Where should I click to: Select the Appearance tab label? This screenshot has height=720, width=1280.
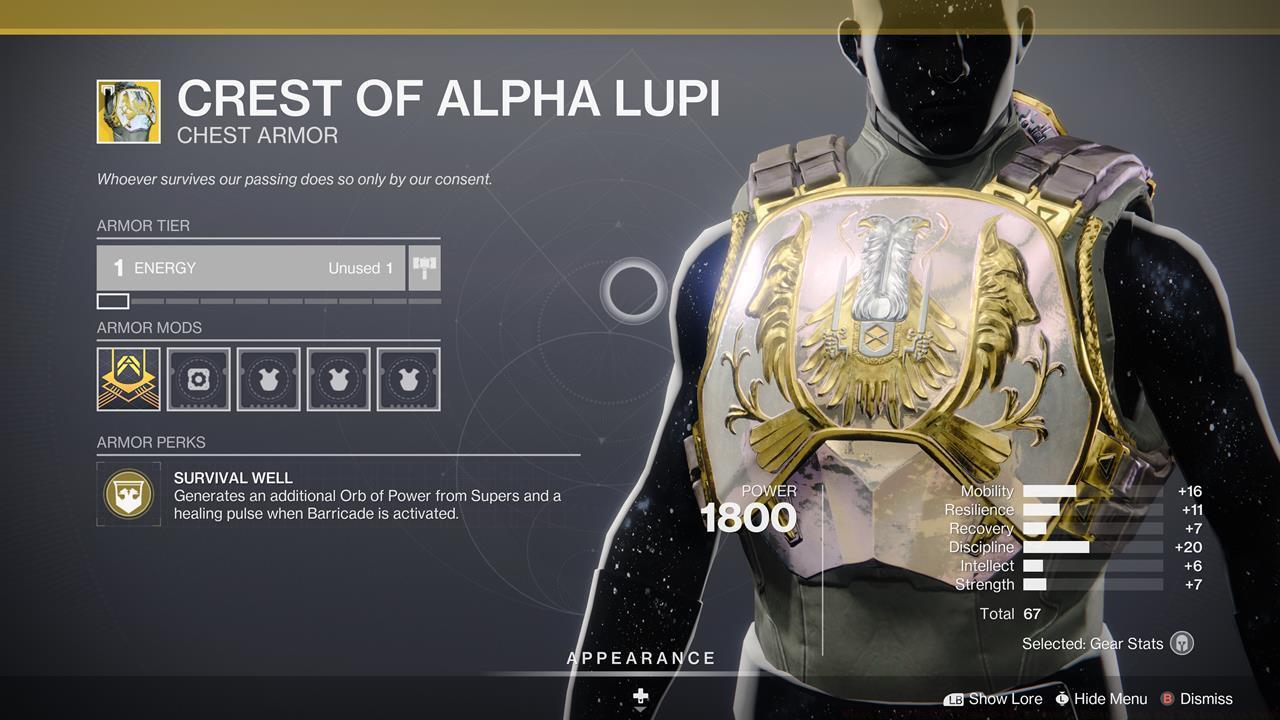coord(640,658)
